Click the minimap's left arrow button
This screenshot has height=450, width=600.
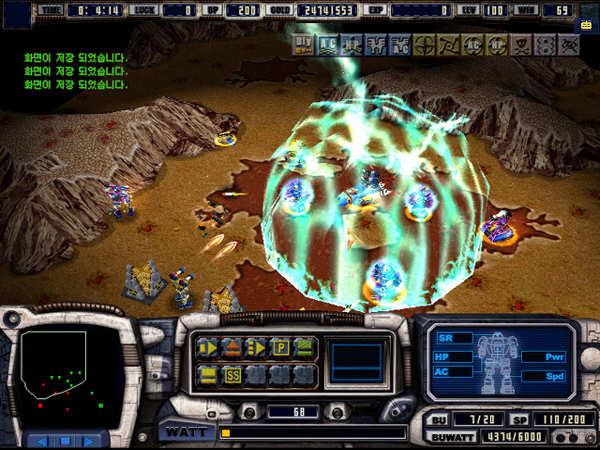(41, 440)
